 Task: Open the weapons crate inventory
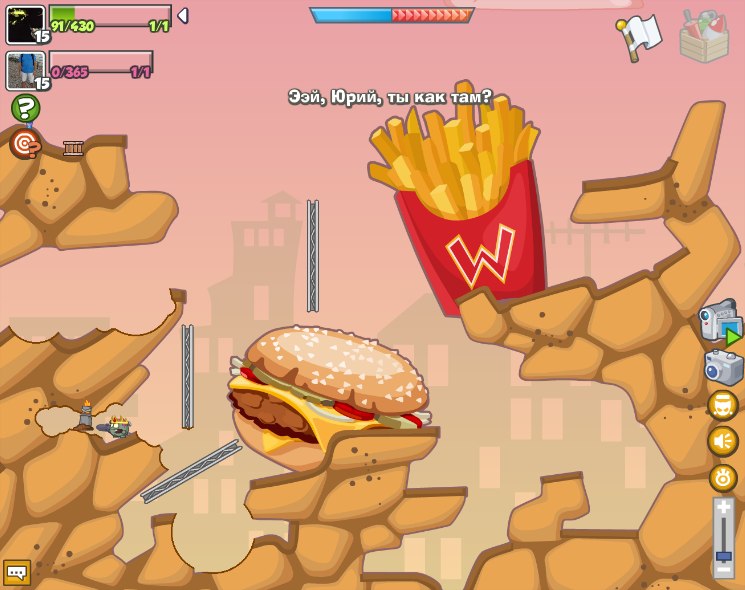(703, 37)
